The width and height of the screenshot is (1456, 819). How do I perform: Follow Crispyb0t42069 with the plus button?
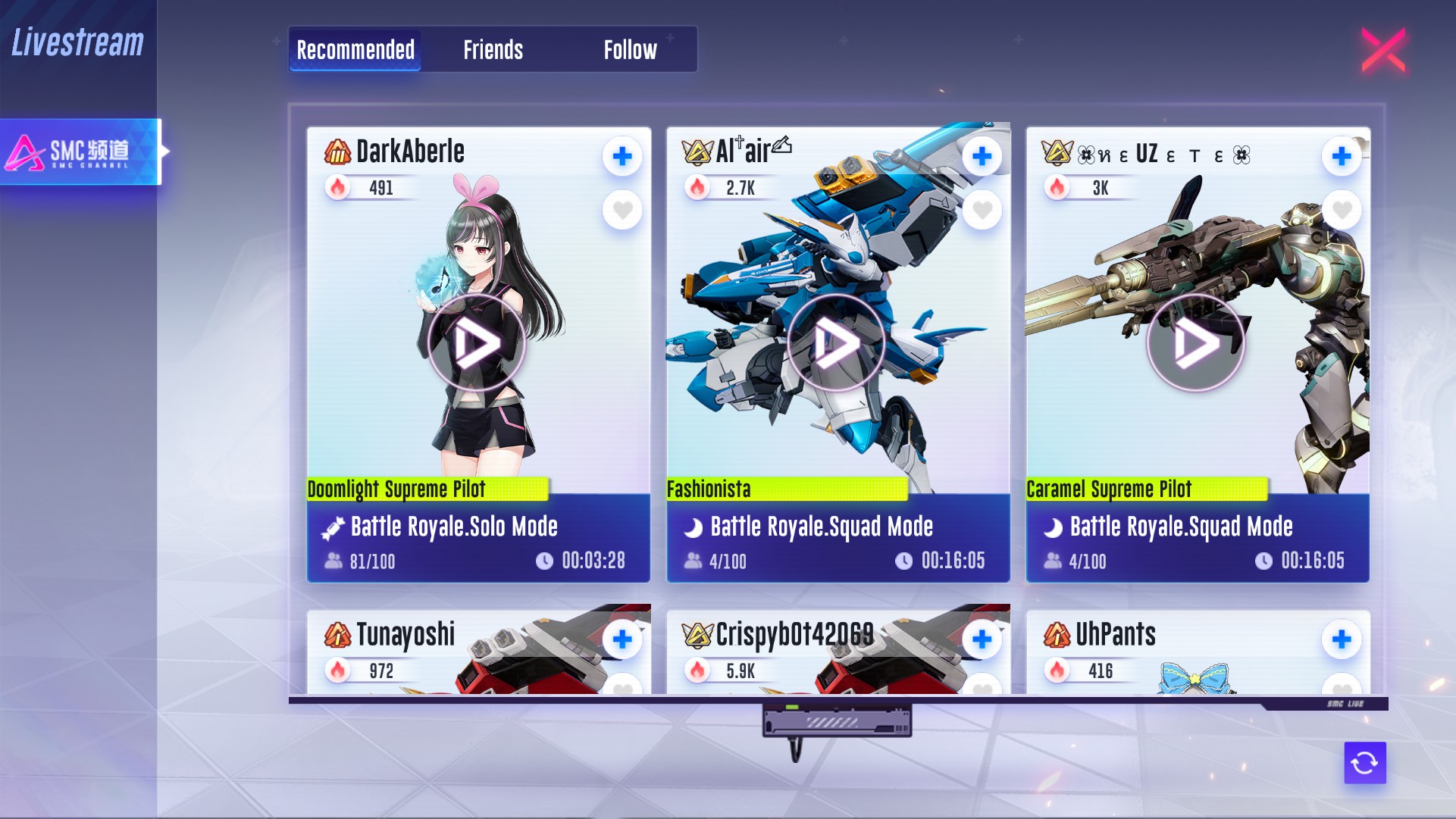pos(982,639)
